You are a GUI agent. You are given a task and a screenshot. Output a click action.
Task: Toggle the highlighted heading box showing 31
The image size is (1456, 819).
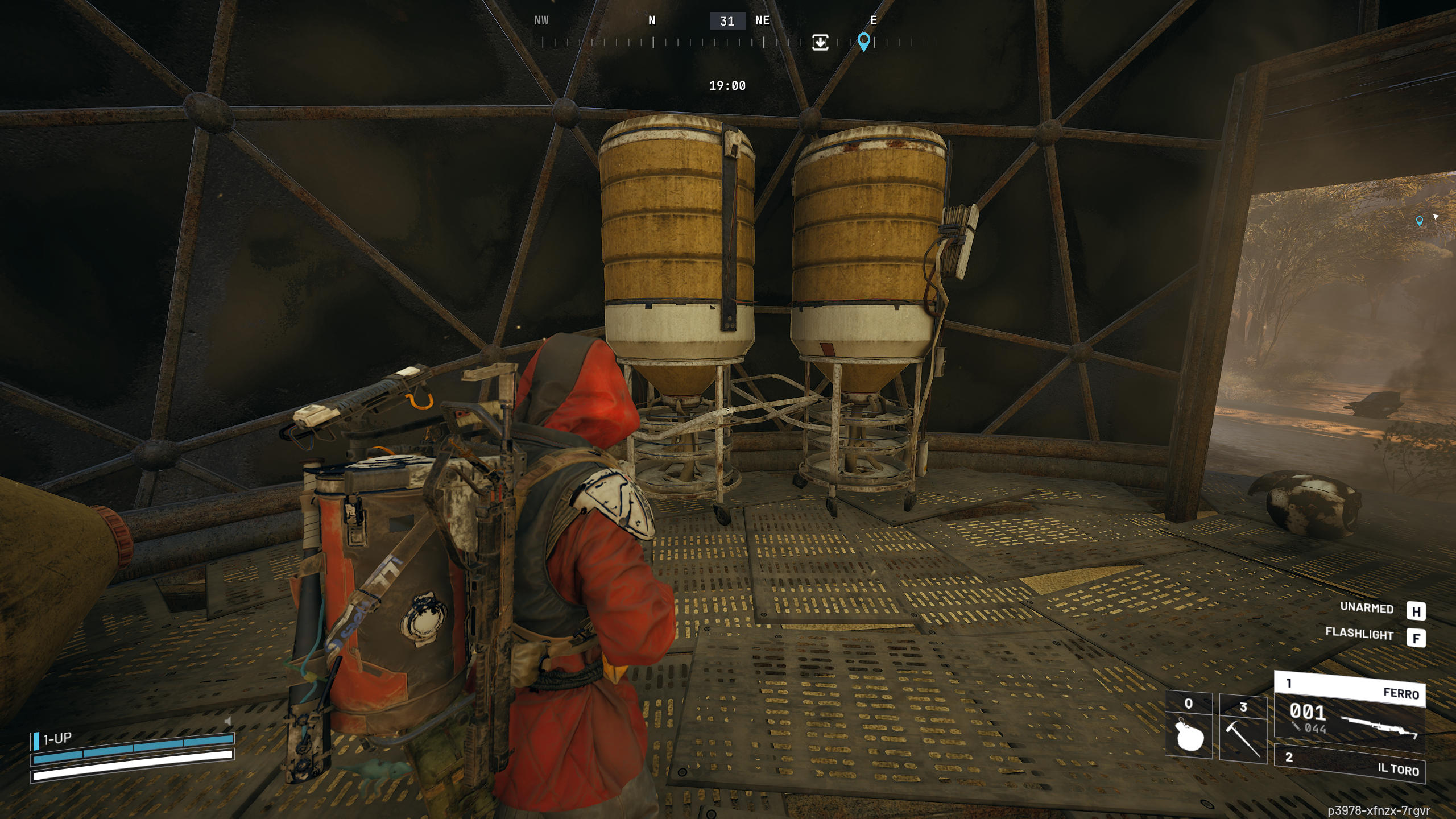[x=728, y=22]
